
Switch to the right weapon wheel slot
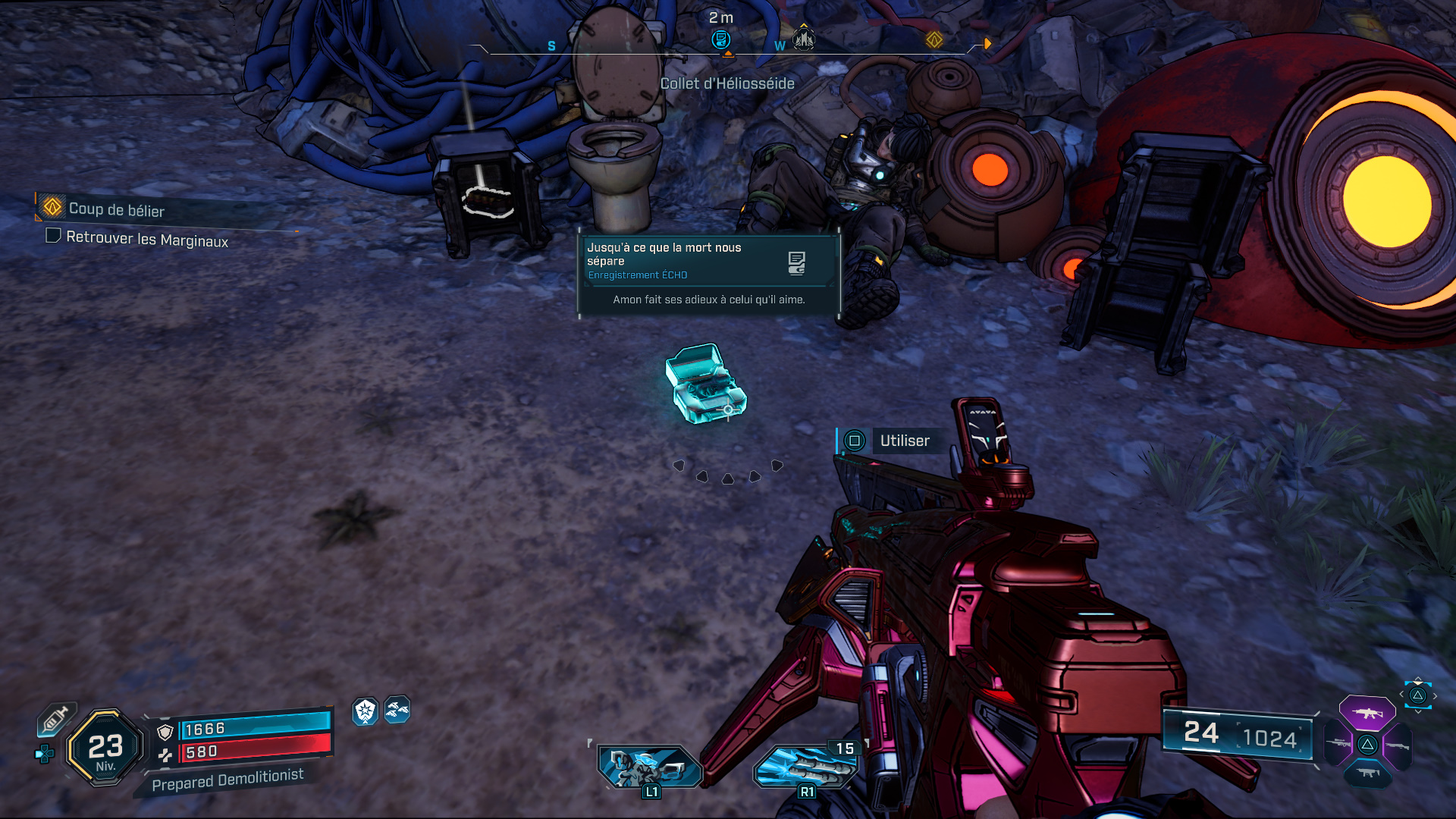[1398, 745]
